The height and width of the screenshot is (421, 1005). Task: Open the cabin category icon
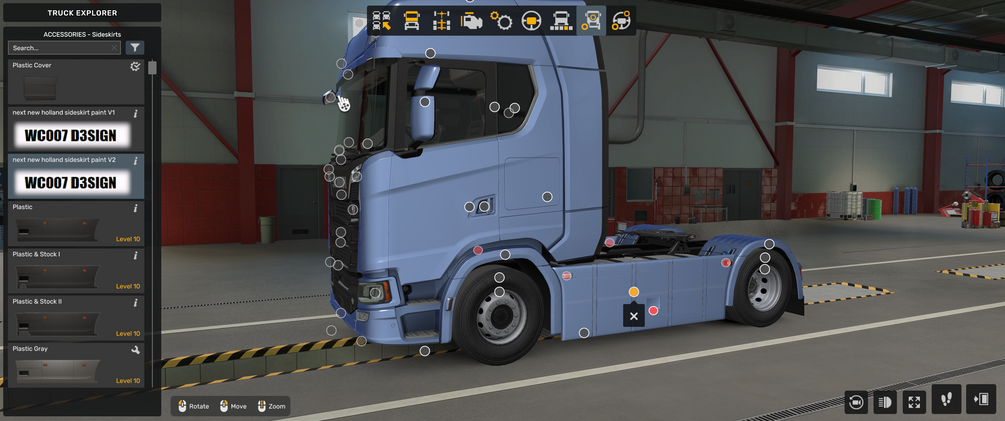pos(411,21)
